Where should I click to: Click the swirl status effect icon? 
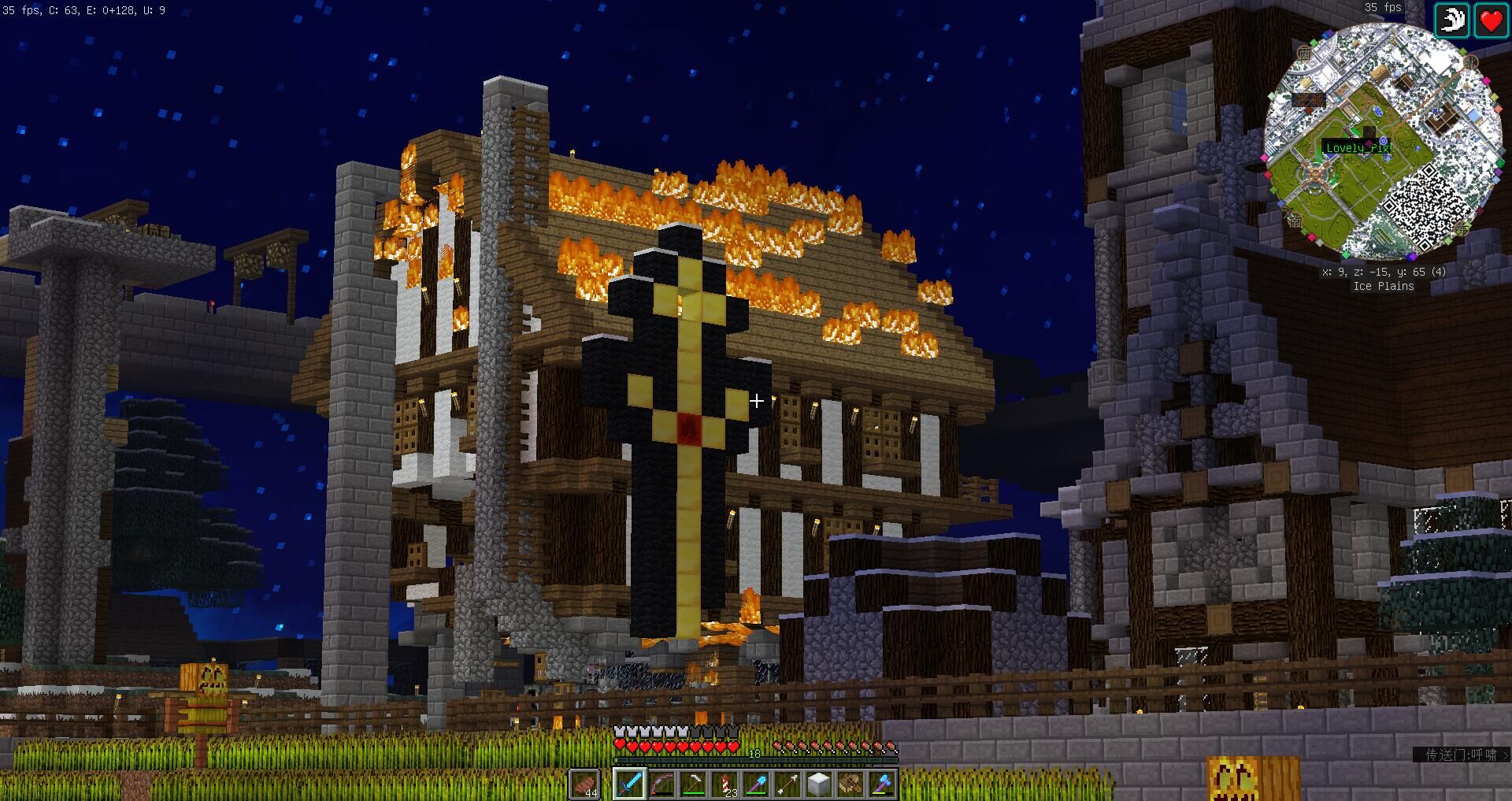coord(1451,20)
